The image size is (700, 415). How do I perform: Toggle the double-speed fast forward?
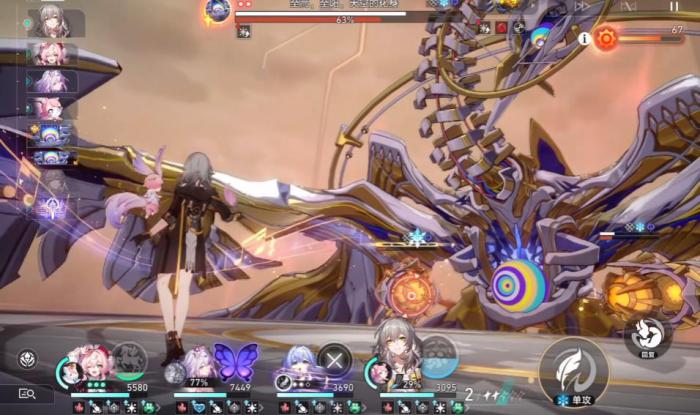pyautogui.click(x=583, y=6)
